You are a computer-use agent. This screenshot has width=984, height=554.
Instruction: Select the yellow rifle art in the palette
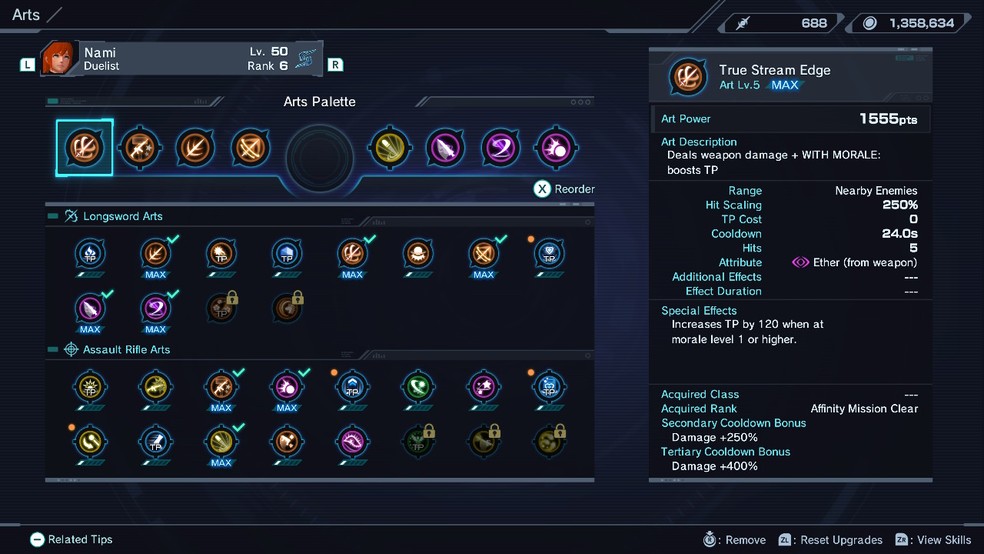pos(389,148)
